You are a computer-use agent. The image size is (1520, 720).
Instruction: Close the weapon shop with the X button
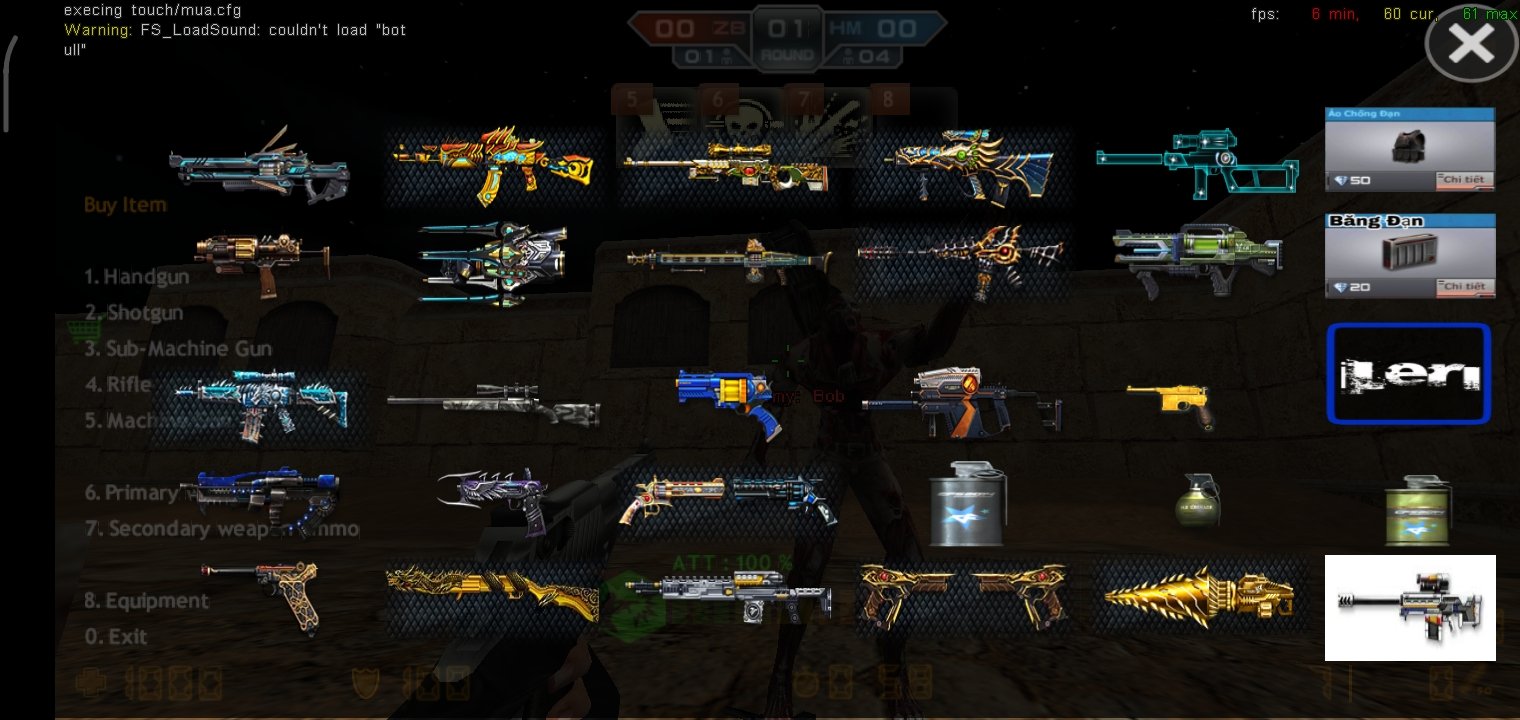(1470, 45)
